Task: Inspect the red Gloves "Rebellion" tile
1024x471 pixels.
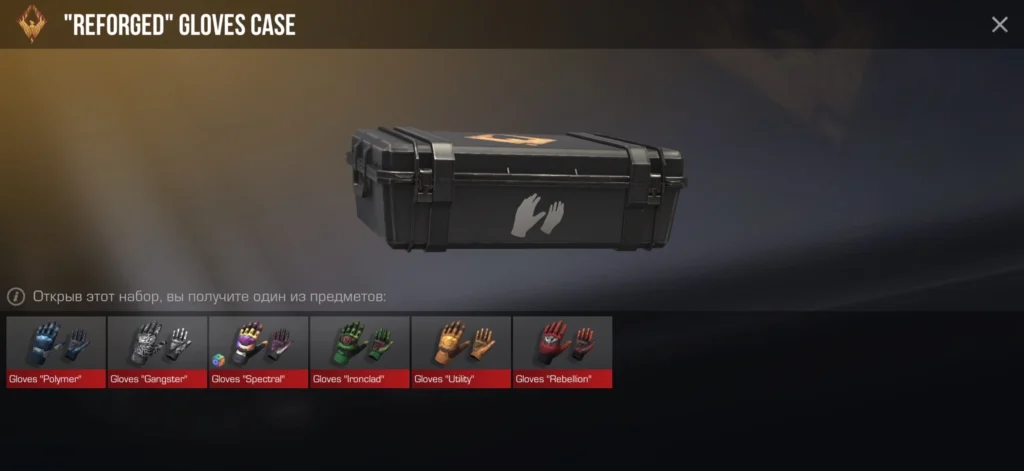Action: click(562, 352)
